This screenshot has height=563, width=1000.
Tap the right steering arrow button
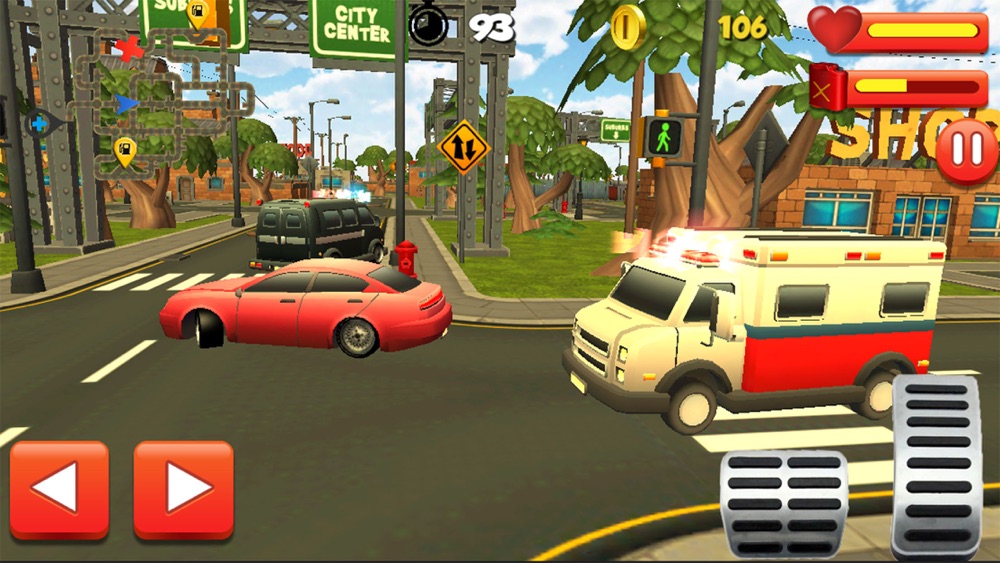tap(183, 490)
